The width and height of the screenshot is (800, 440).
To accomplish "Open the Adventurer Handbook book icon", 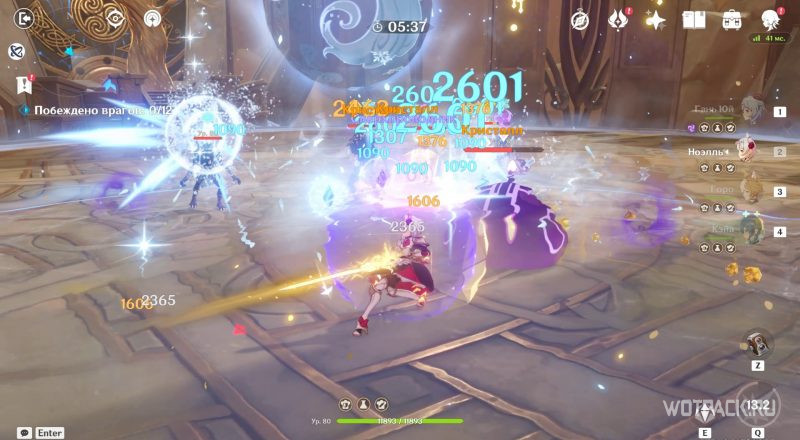I will pyautogui.click(x=695, y=20).
